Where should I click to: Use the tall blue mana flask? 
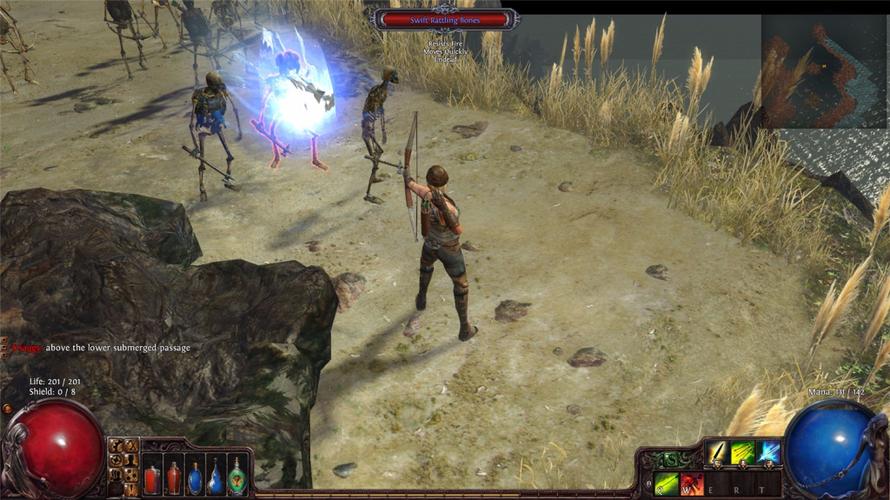215,477
